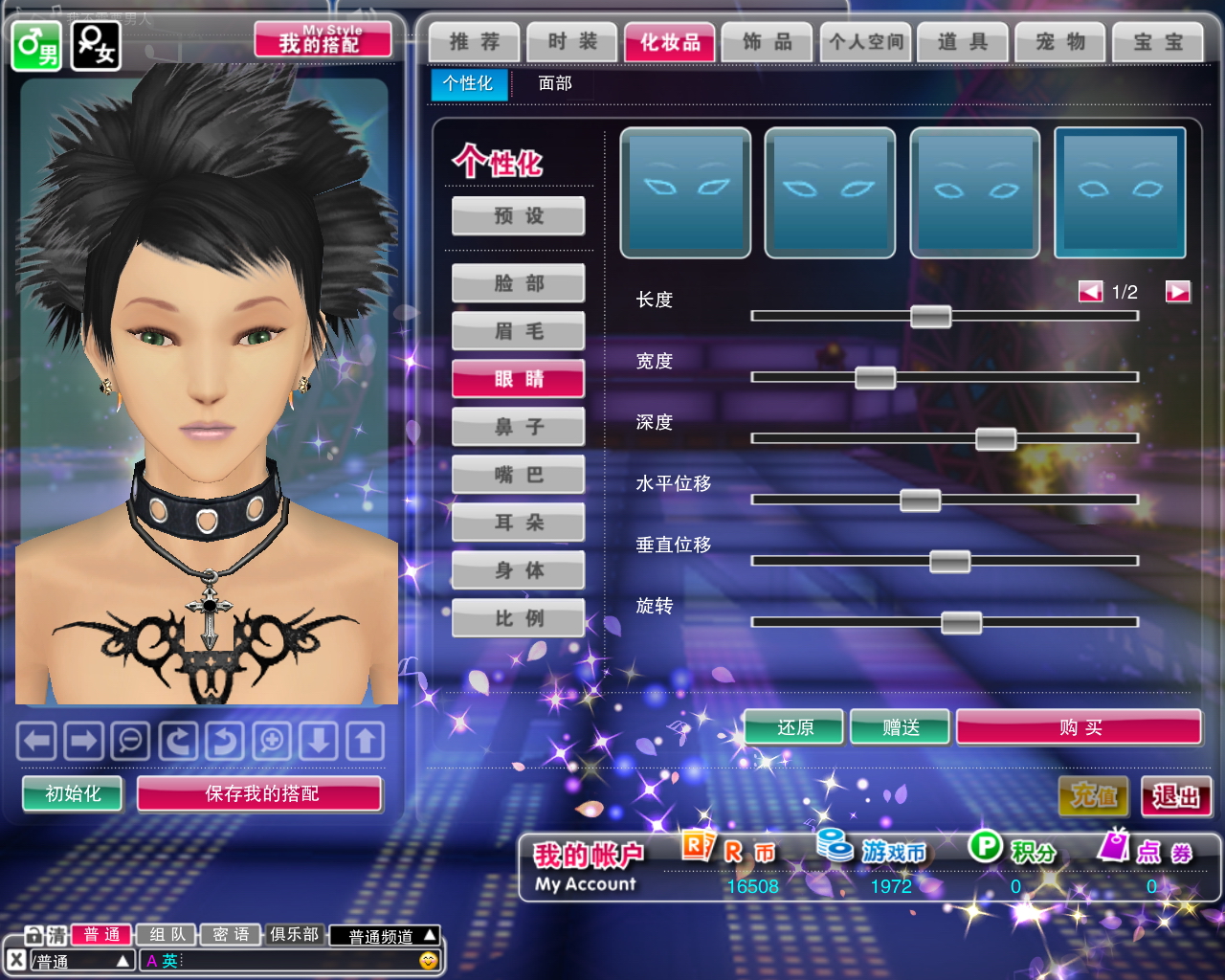Go to next page of eye styles
The height and width of the screenshot is (980, 1225).
[x=1177, y=292]
